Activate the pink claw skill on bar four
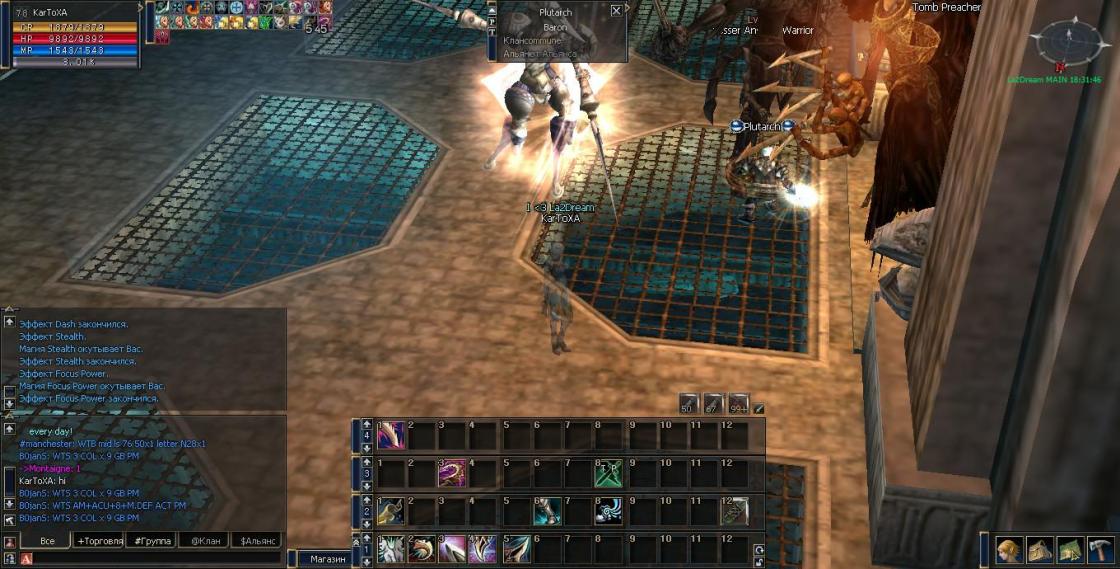The width and height of the screenshot is (1120, 569). [x=390, y=435]
